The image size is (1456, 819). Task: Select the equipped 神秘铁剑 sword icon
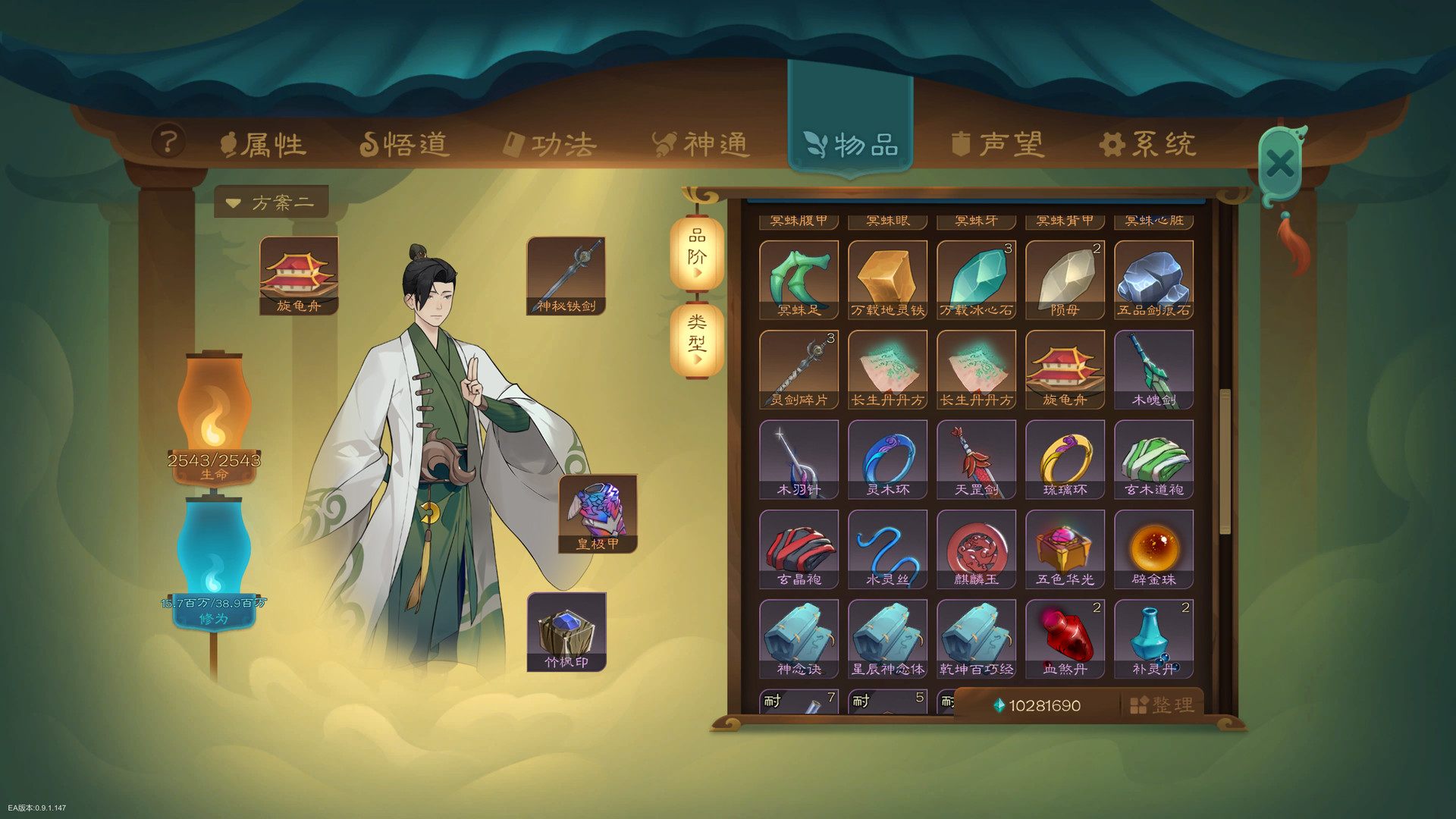pos(566,275)
